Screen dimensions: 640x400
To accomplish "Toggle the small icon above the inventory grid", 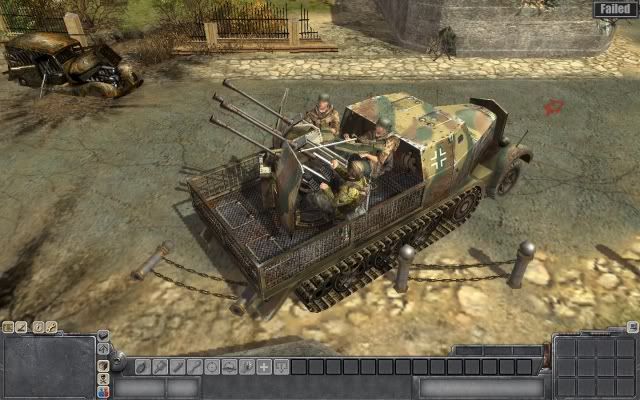I will (631, 327).
